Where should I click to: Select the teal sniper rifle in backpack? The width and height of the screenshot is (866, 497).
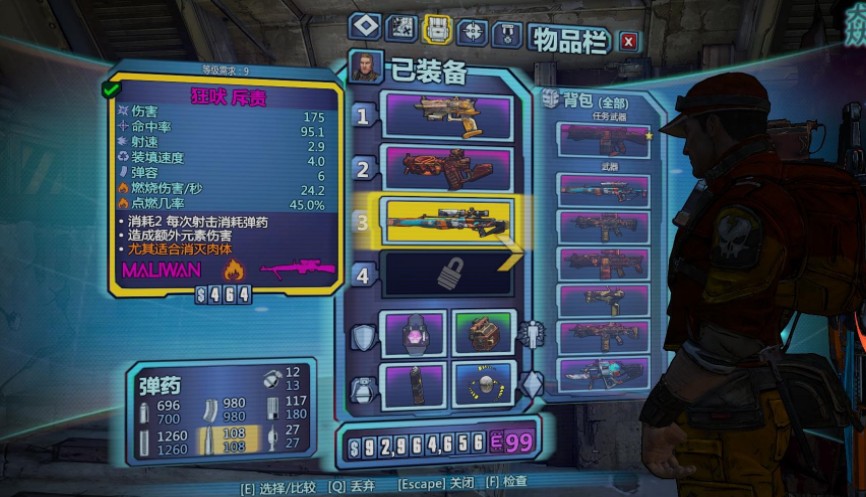click(604, 190)
